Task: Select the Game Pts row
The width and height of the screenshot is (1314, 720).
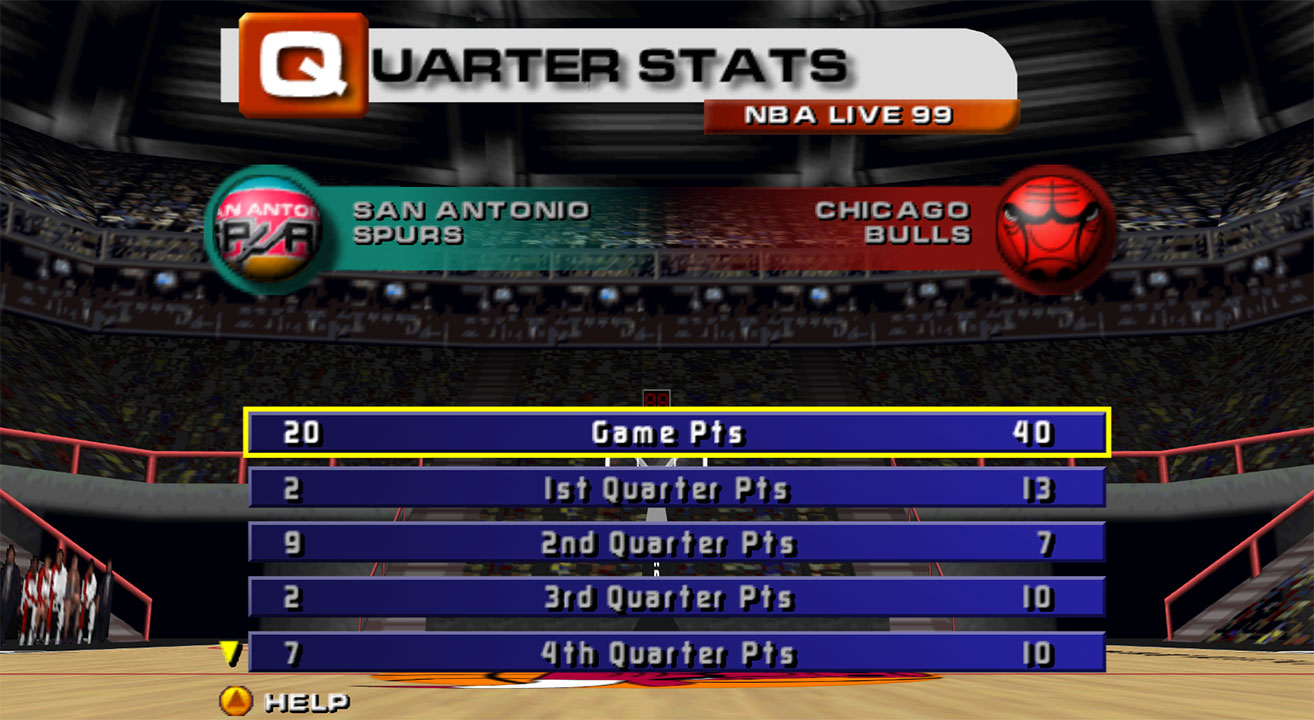Action: (x=676, y=433)
